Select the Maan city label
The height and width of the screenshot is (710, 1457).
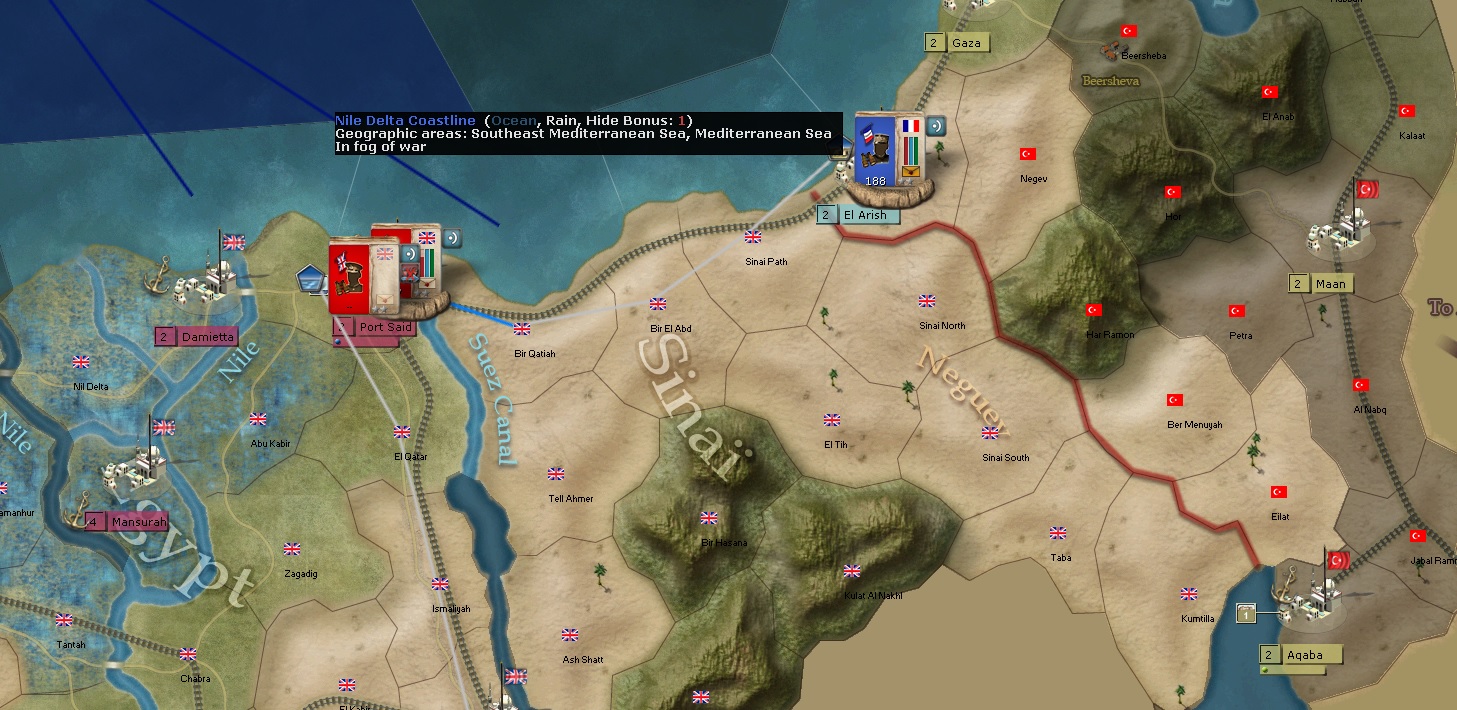[1328, 284]
